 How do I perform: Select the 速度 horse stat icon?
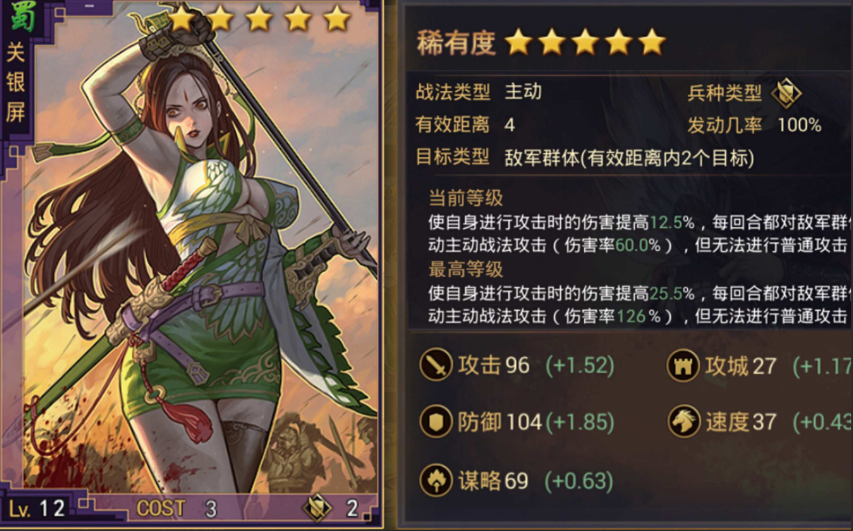click(684, 422)
